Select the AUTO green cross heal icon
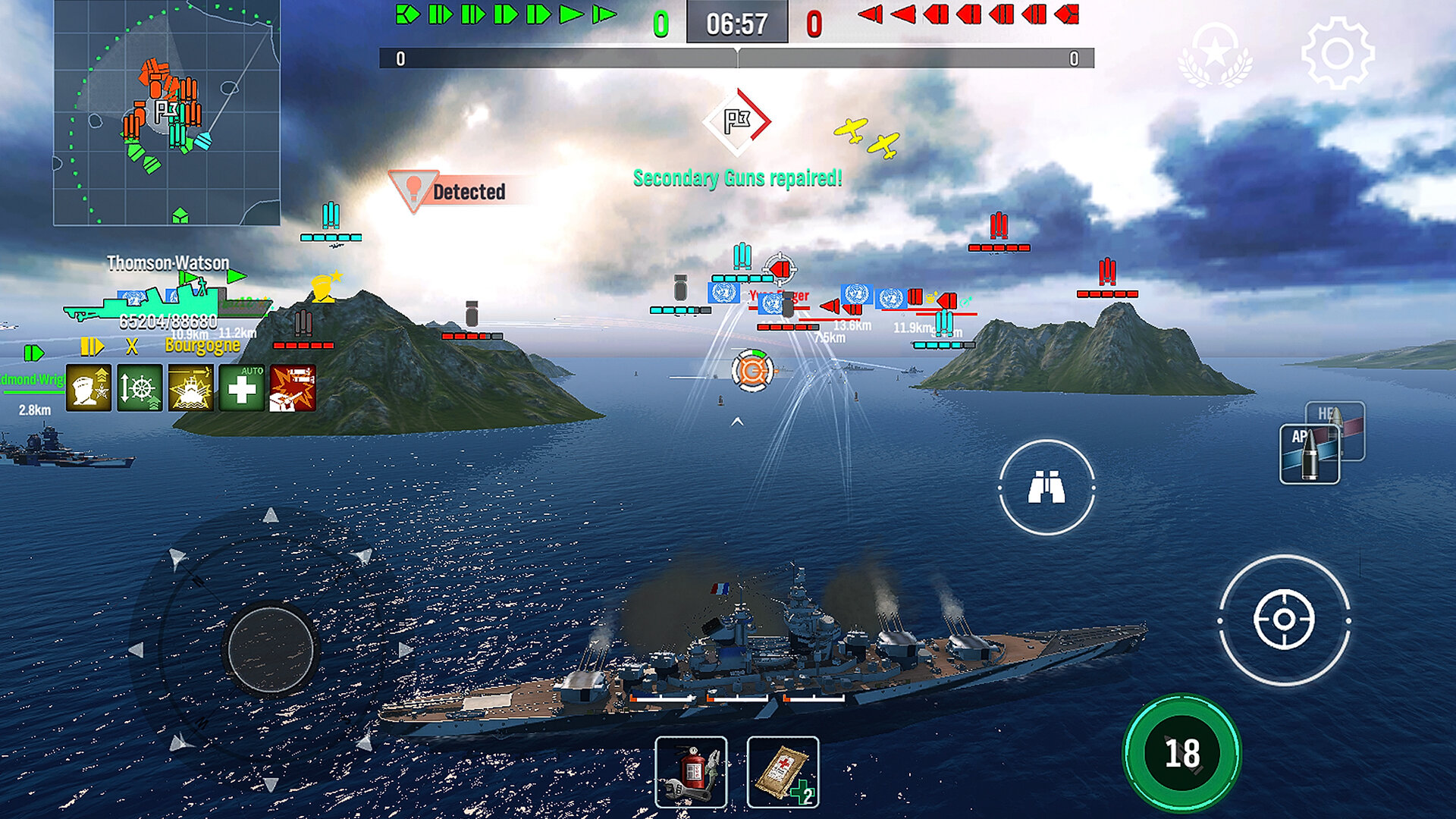Screen dimensions: 1456x819 coord(242,388)
